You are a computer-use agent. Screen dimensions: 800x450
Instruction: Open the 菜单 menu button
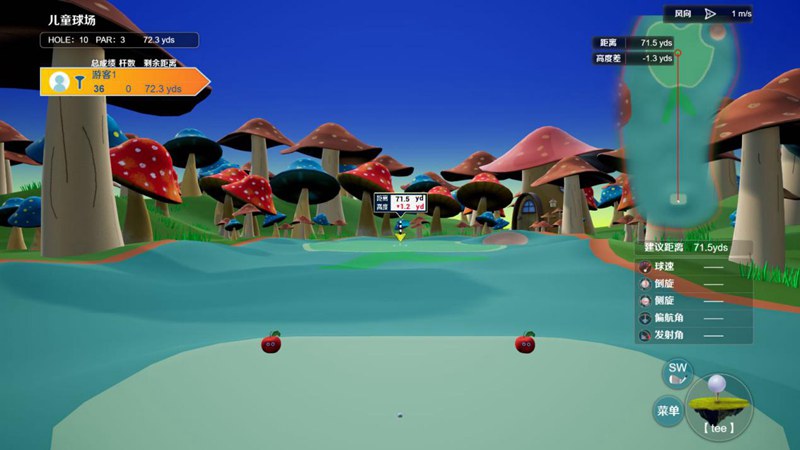pyautogui.click(x=668, y=410)
